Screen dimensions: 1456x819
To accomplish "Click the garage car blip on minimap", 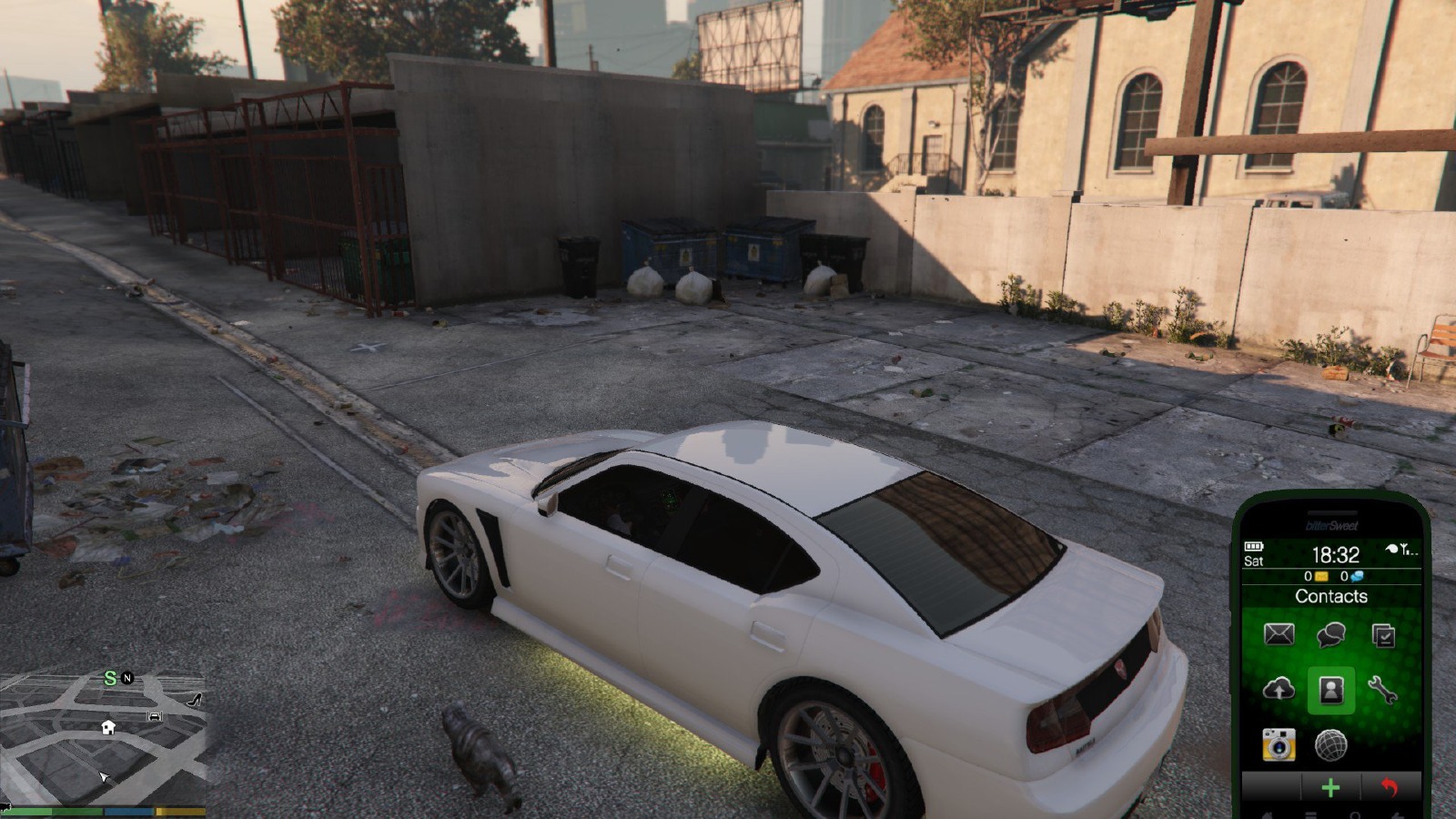I will [x=155, y=716].
